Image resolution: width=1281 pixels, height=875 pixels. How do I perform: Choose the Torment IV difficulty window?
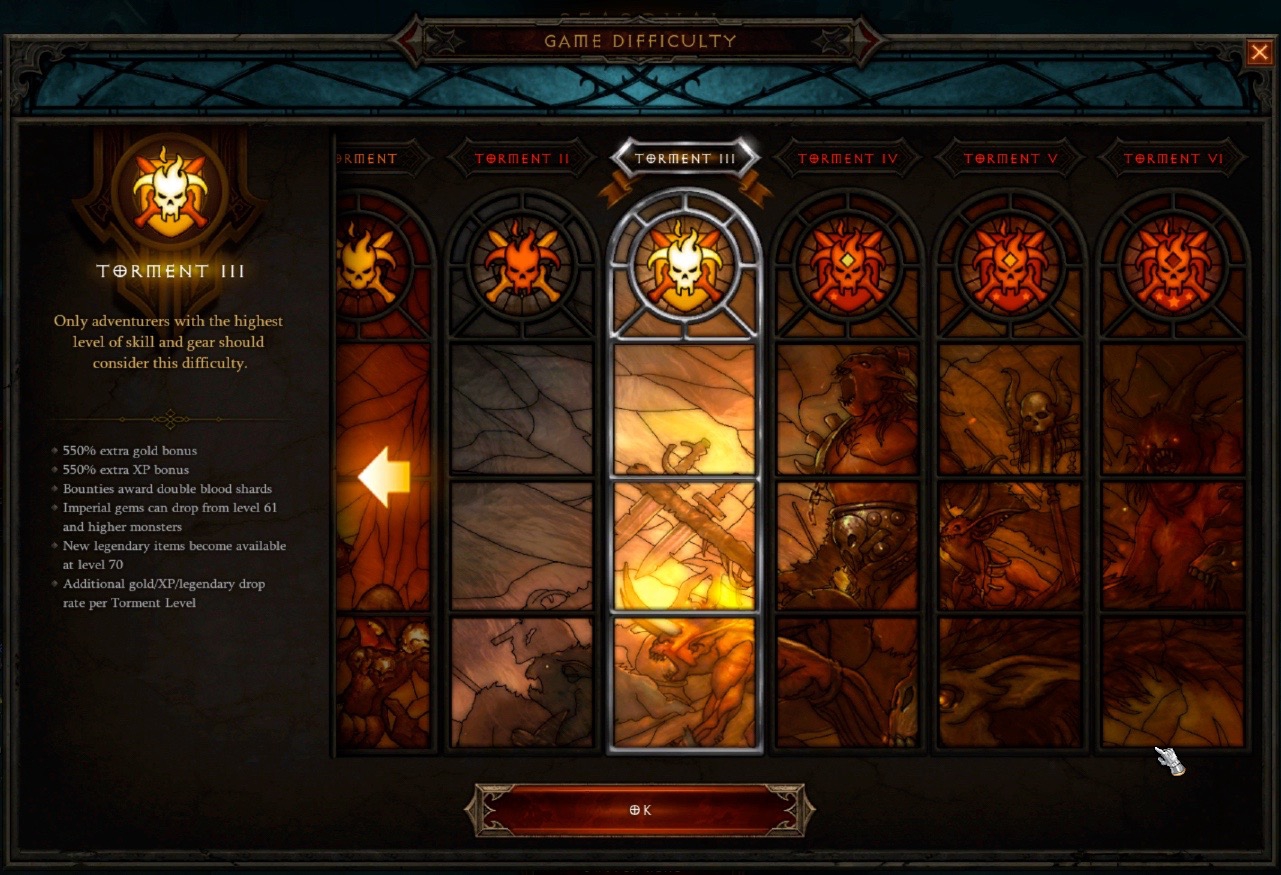click(848, 470)
